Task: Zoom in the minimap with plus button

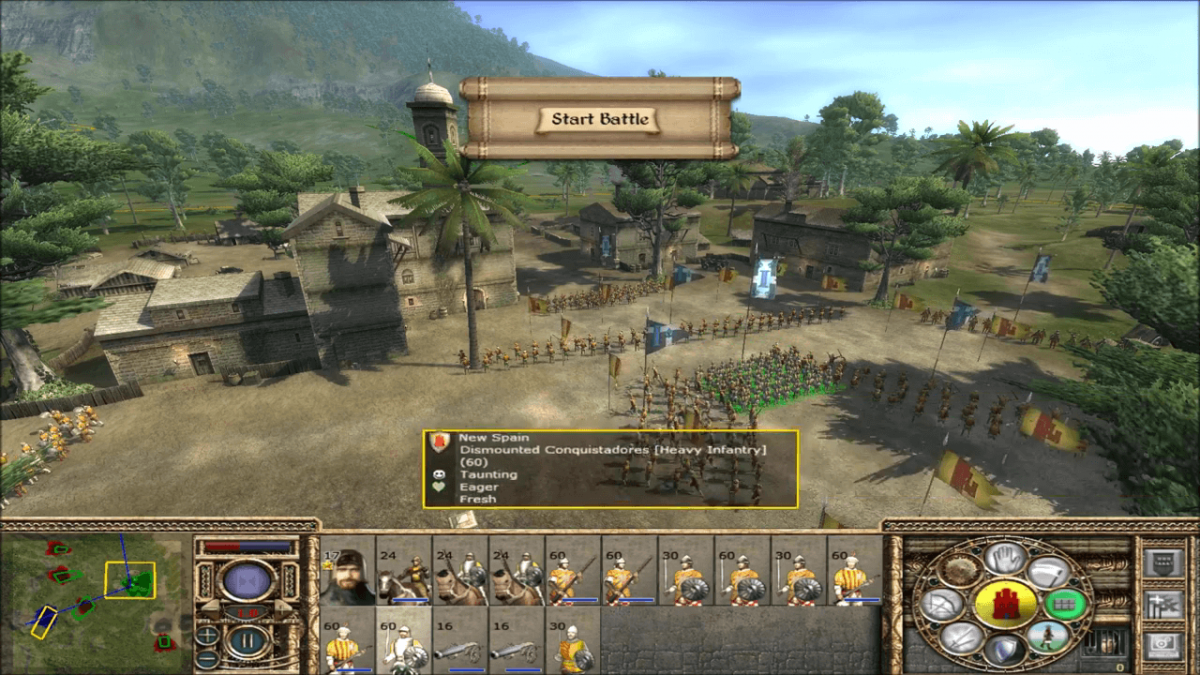Action: pyautogui.click(x=207, y=635)
